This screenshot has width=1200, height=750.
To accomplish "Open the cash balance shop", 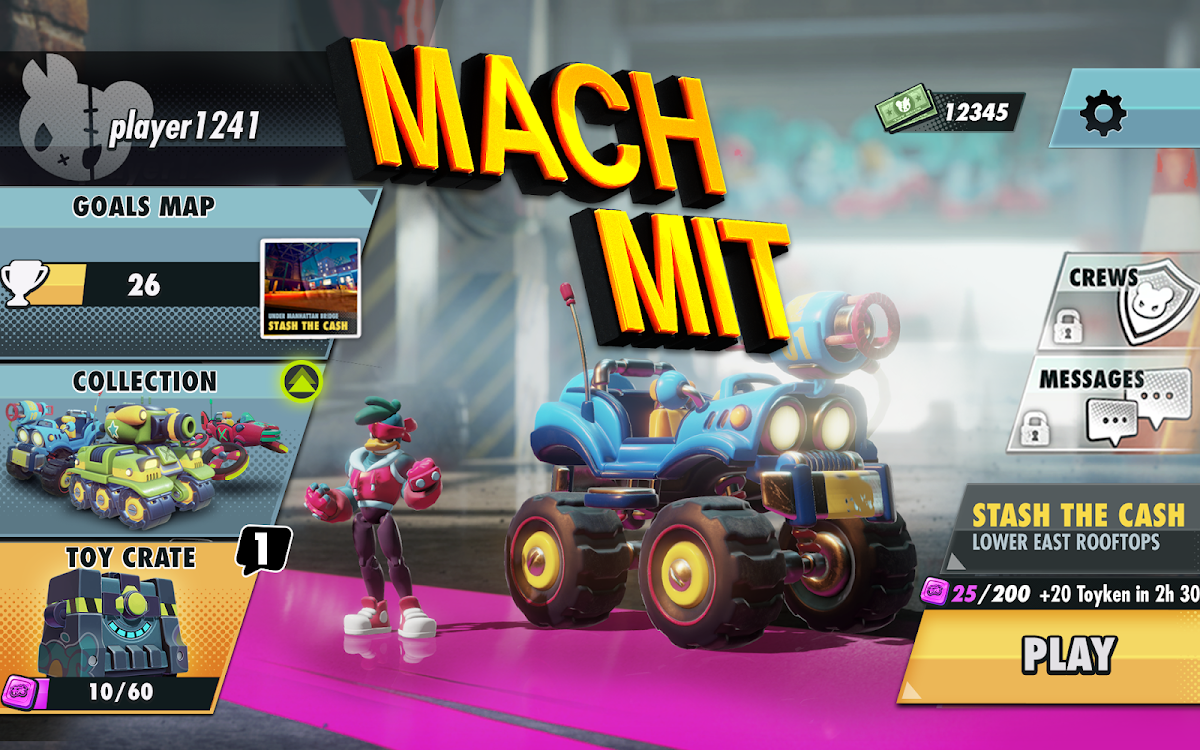I will [x=950, y=112].
